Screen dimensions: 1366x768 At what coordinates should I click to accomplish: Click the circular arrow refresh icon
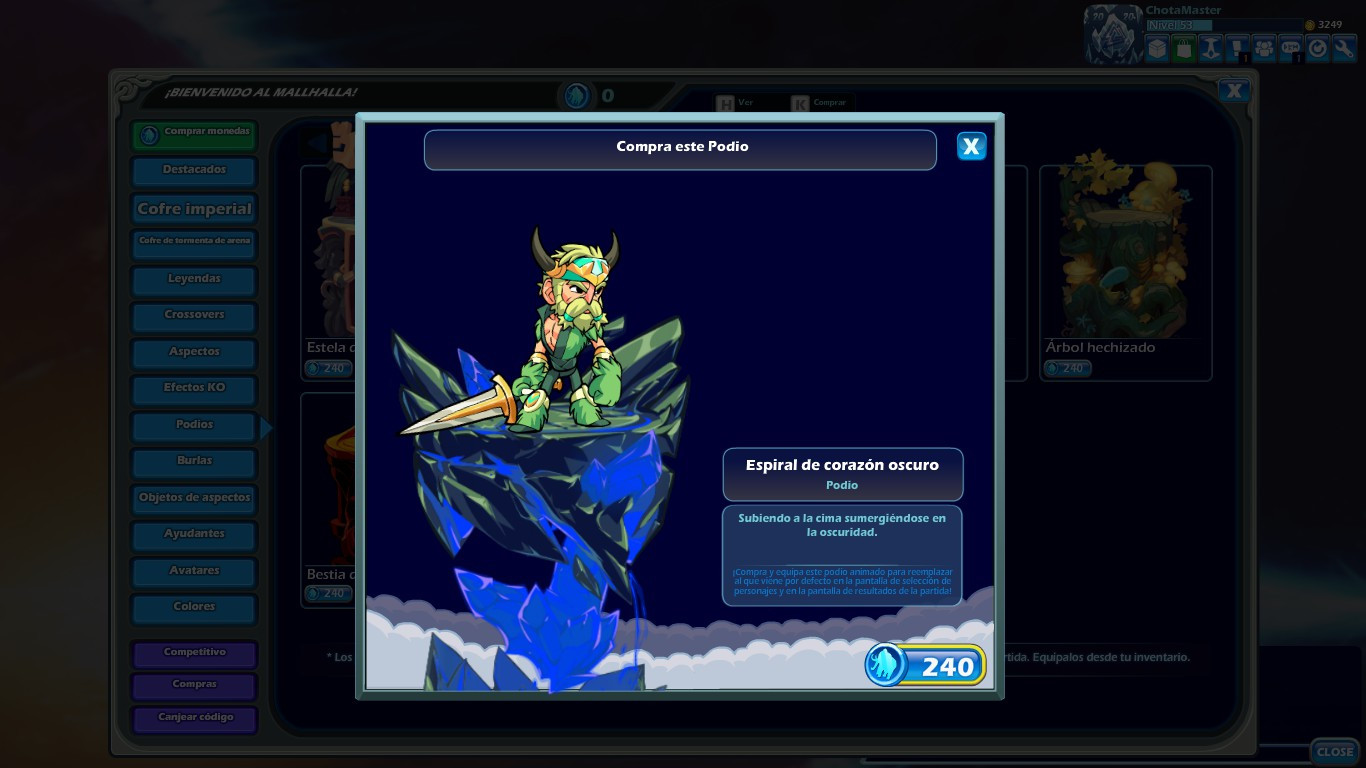1318,47
